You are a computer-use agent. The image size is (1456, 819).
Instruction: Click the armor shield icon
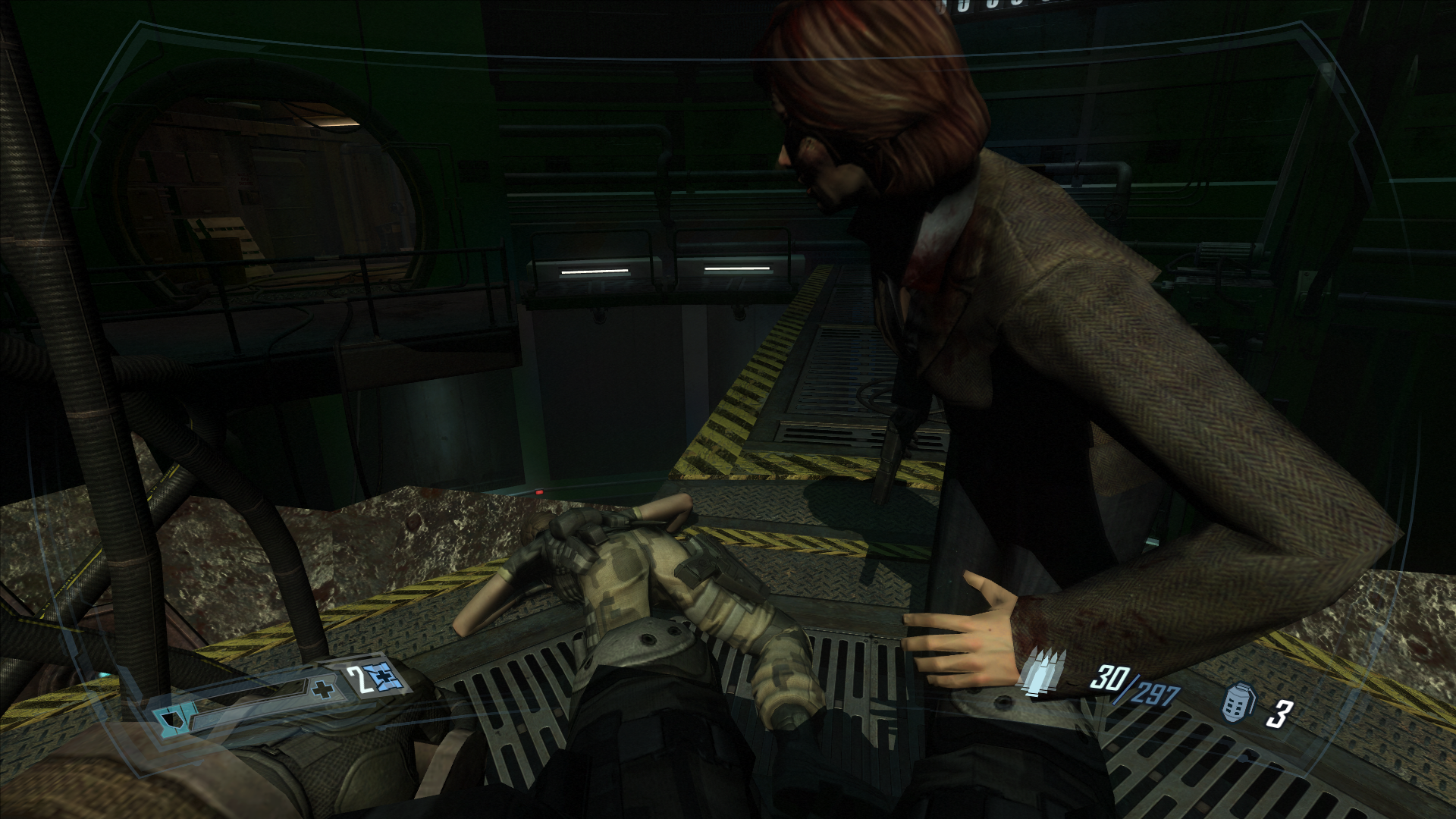click(166, 718)
